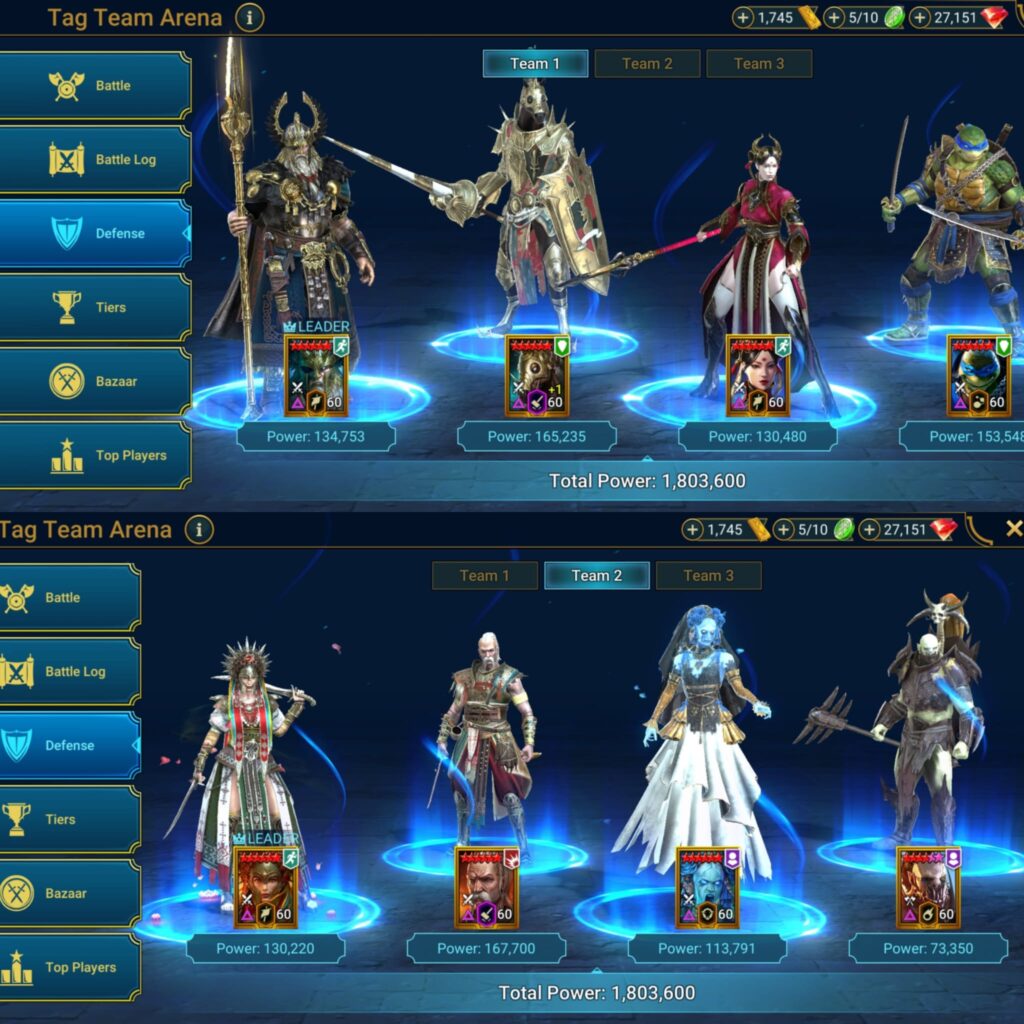Click the orc champion portrait, power 73,350
The height and width of the screenshot is (1024, 1024).
928,887
